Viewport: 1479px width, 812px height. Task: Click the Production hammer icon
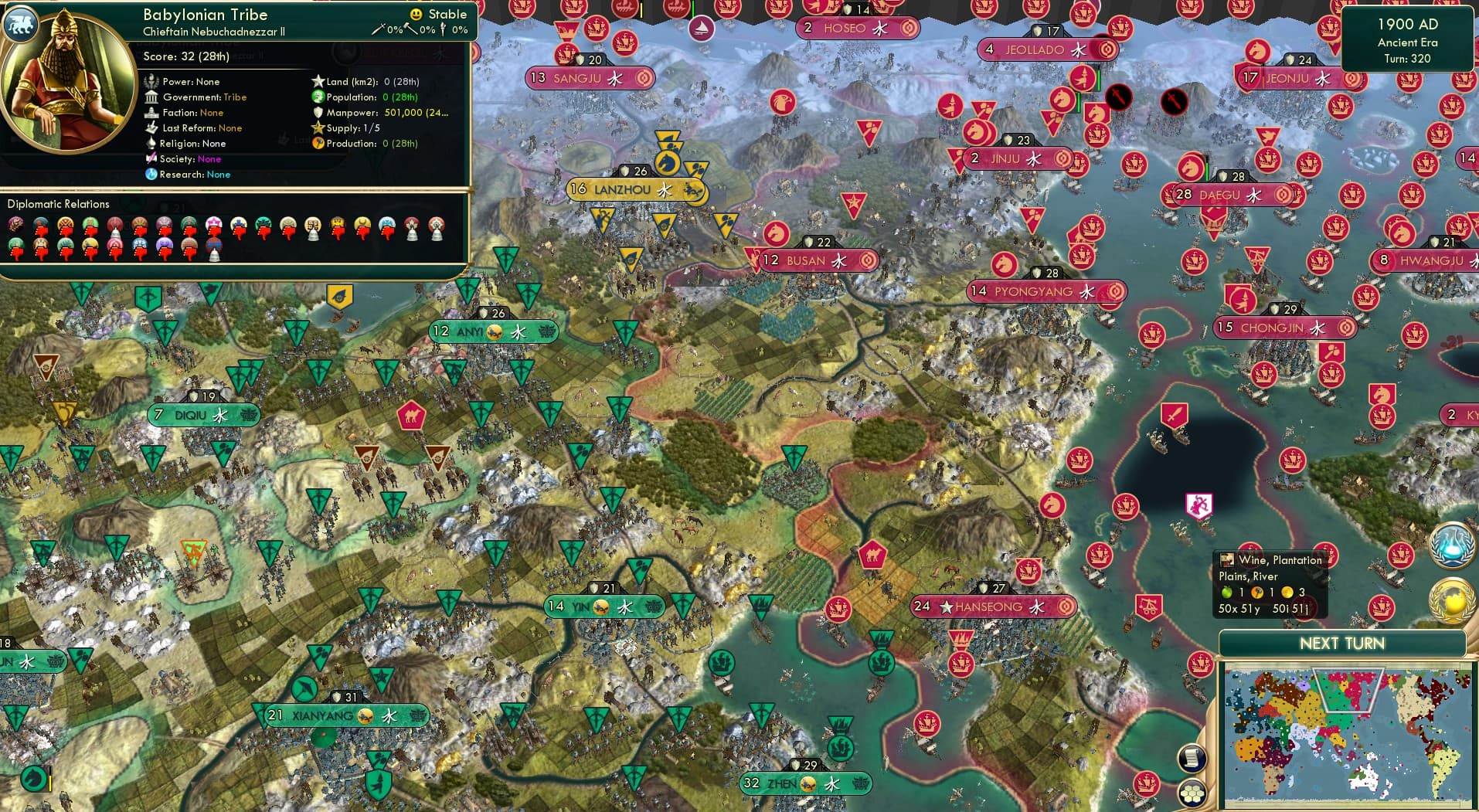click(x=317, y=144)
